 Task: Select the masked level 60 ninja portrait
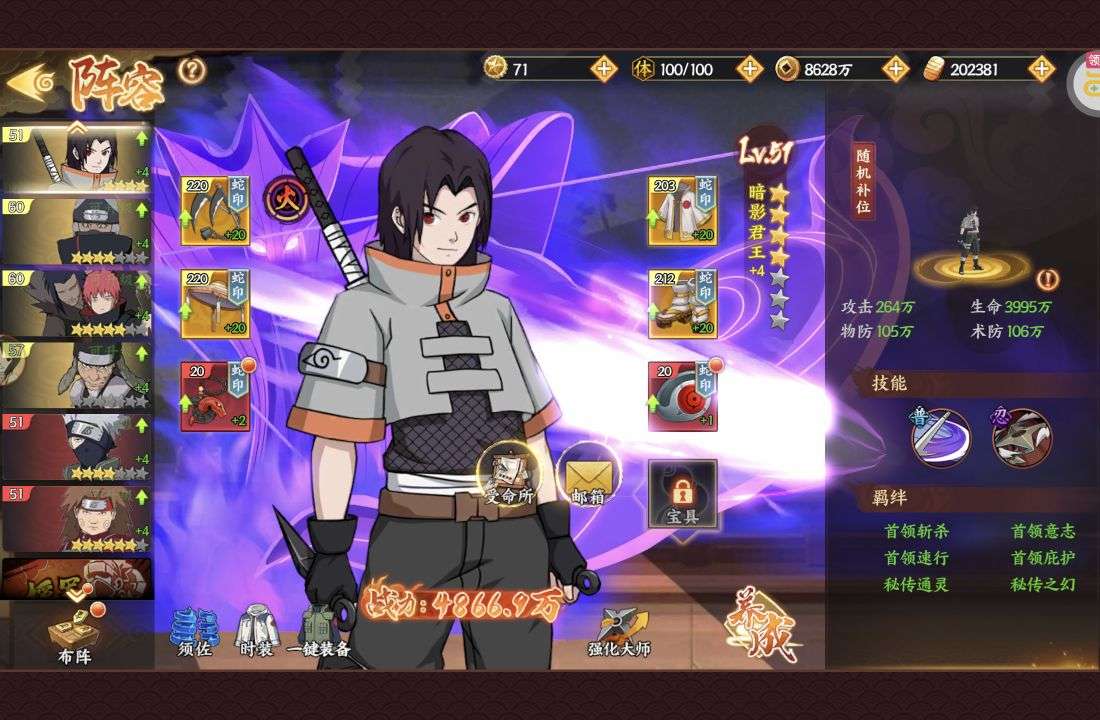(76, 231)
